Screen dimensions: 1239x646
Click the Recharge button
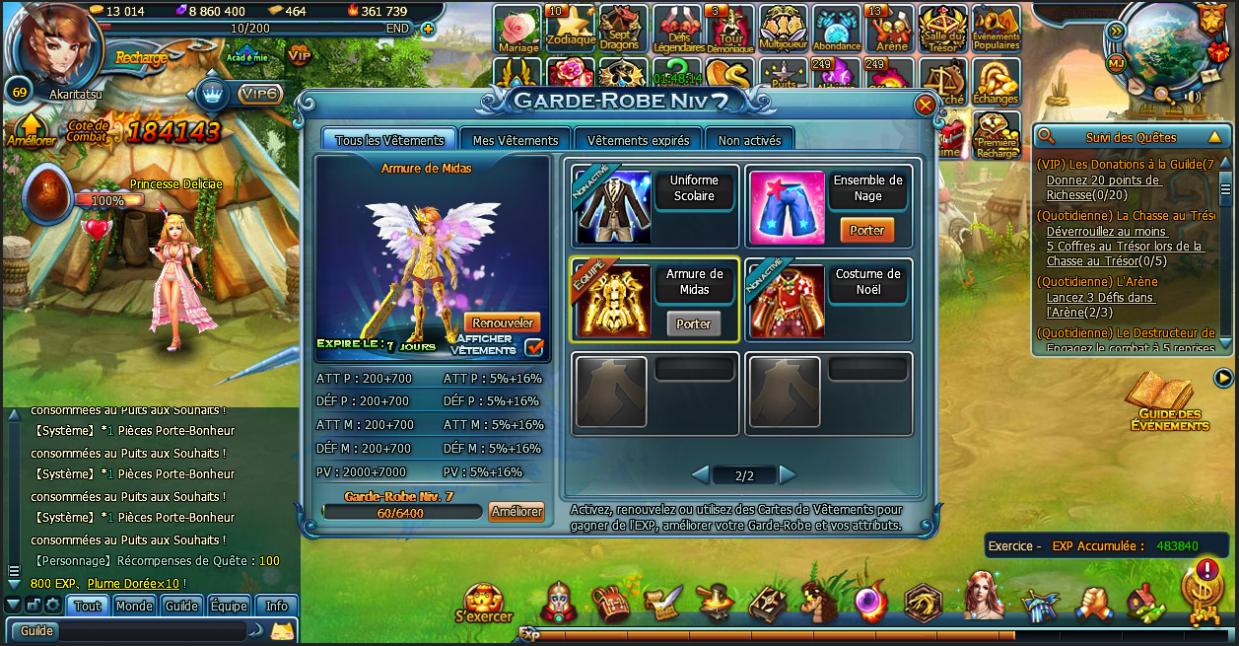pos(141,58)
